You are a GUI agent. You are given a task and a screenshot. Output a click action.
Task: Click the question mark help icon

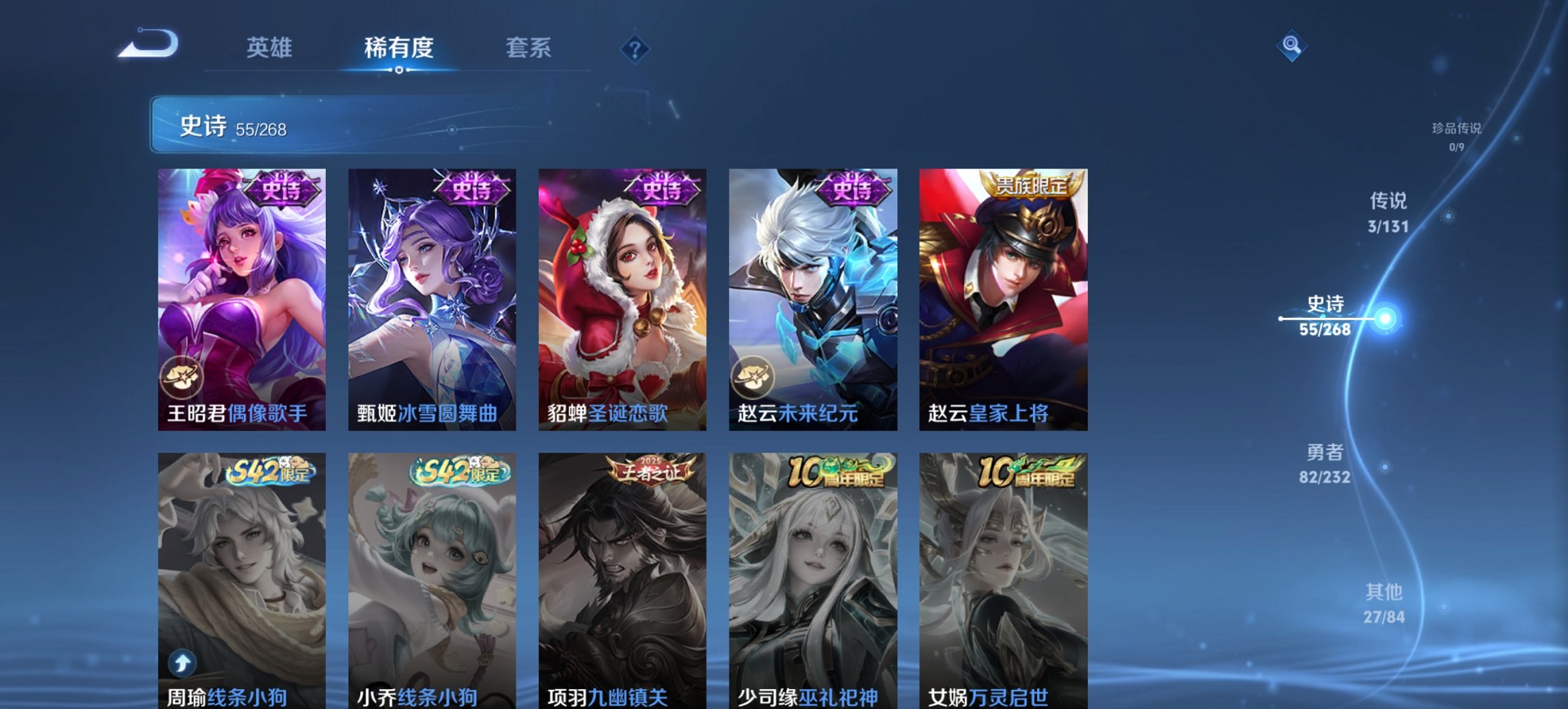tap(635, 49)
